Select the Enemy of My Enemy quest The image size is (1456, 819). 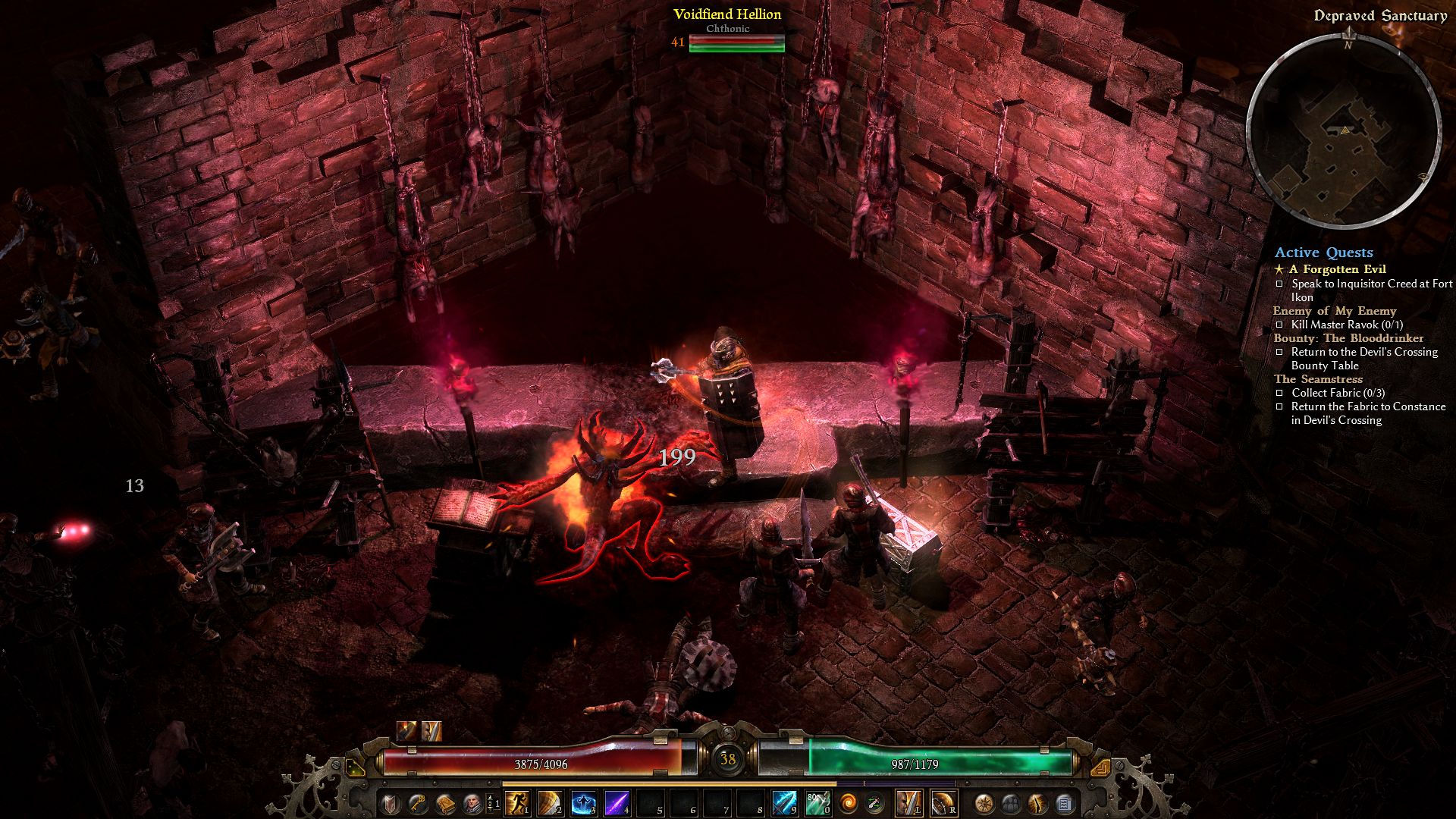tap(1335, 311)
